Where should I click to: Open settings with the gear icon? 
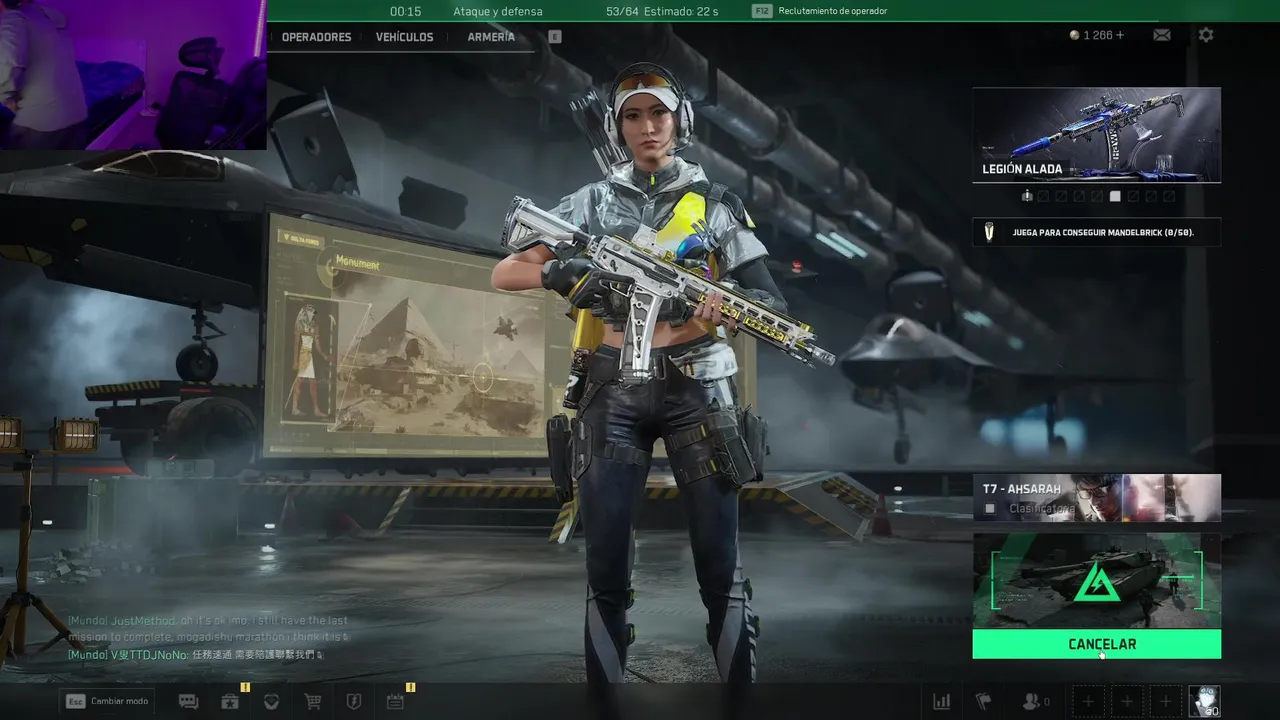pyautogui.click(x=1206, y=35)
